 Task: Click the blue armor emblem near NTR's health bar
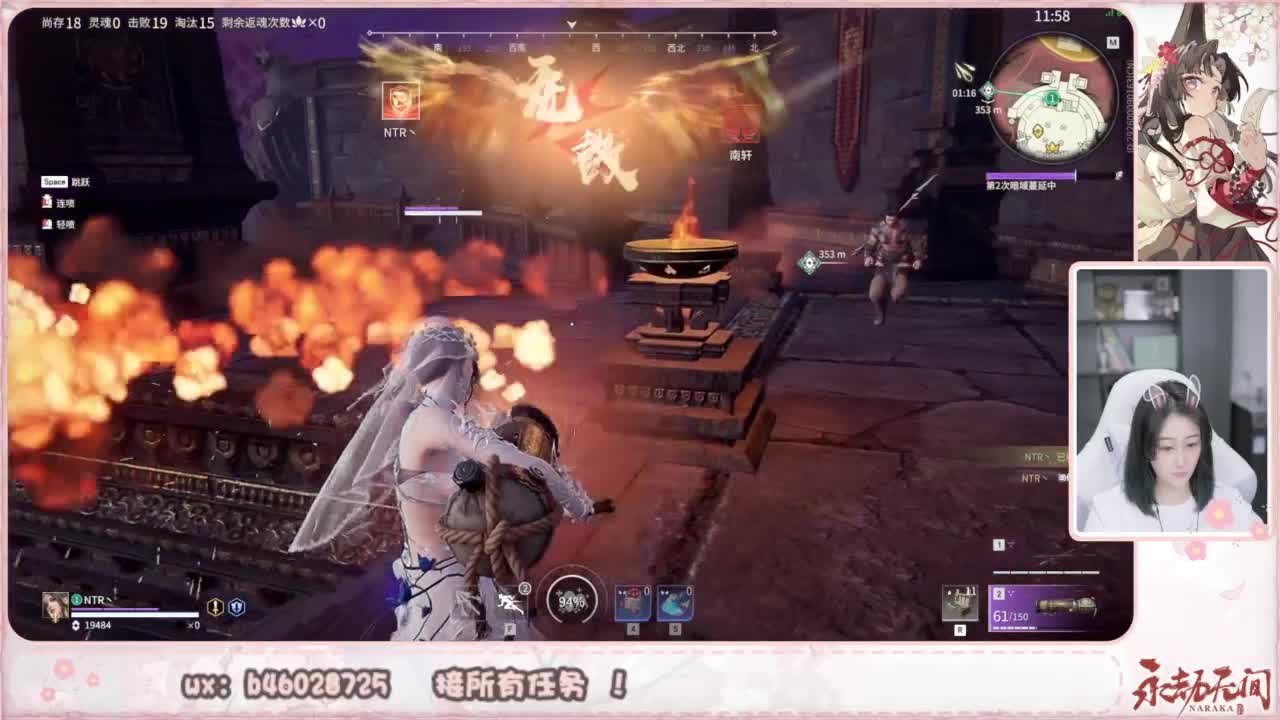(x=237, y=608)
